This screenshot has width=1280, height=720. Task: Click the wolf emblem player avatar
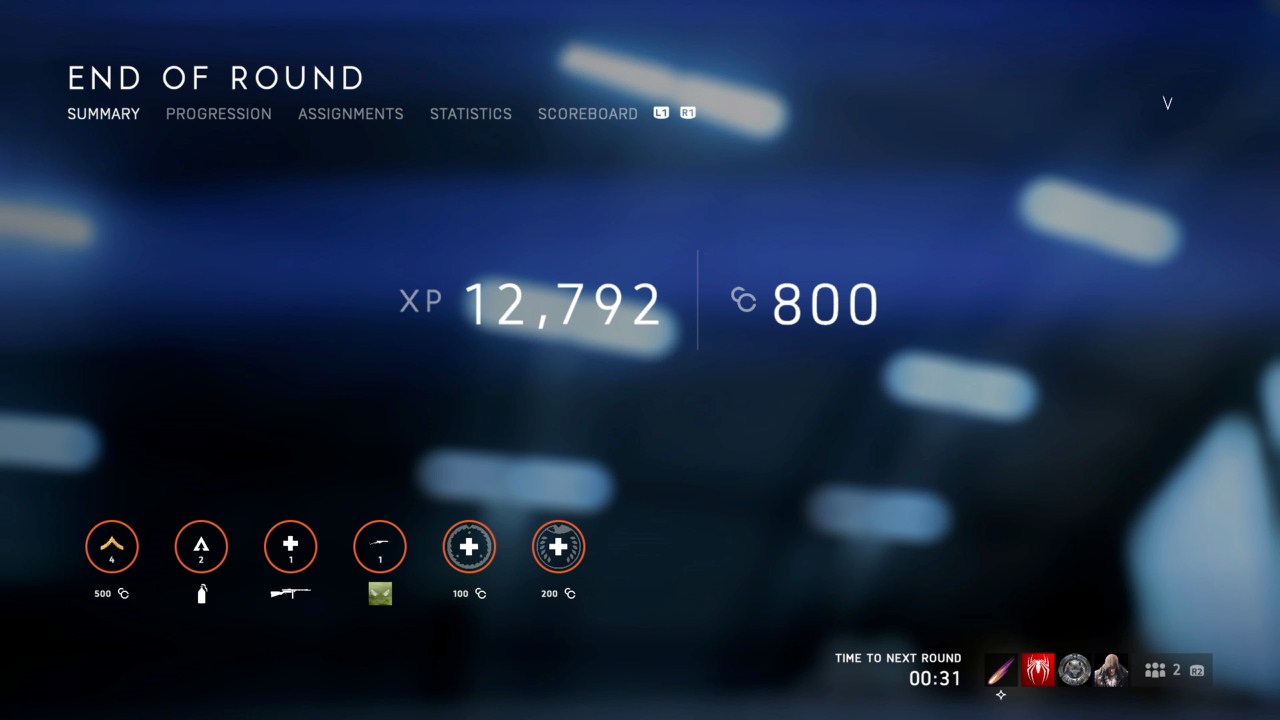[1074, 670]
